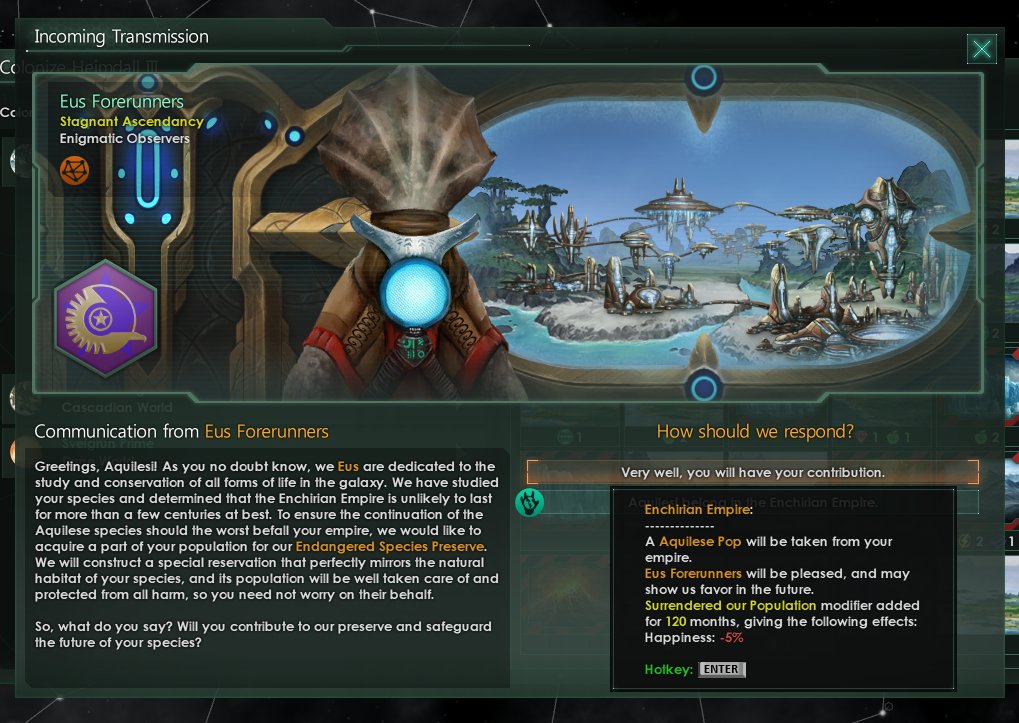Click the orange pentagram ethics icon
Screen dimensions: 1019x723
tap(74, 169)
